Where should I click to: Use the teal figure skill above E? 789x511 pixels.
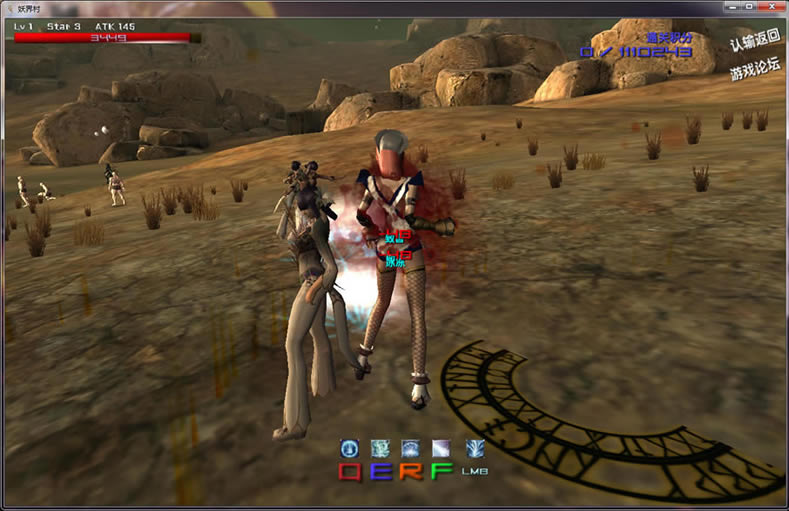[381, 449]
